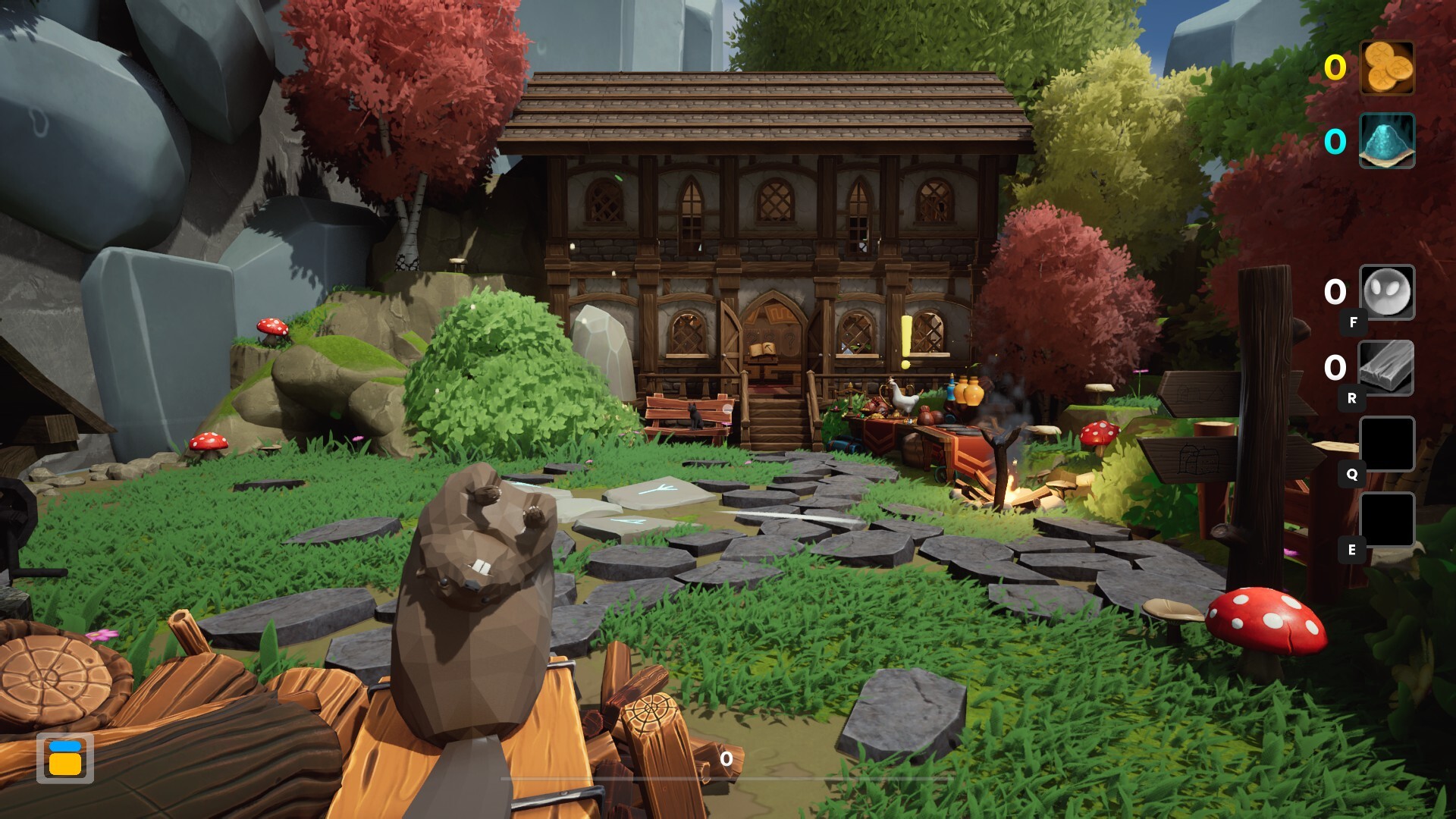Select the wooden planks item slot
Image resolution: width=1456 pixels, height=819 pixels.
click(1386, 368)
